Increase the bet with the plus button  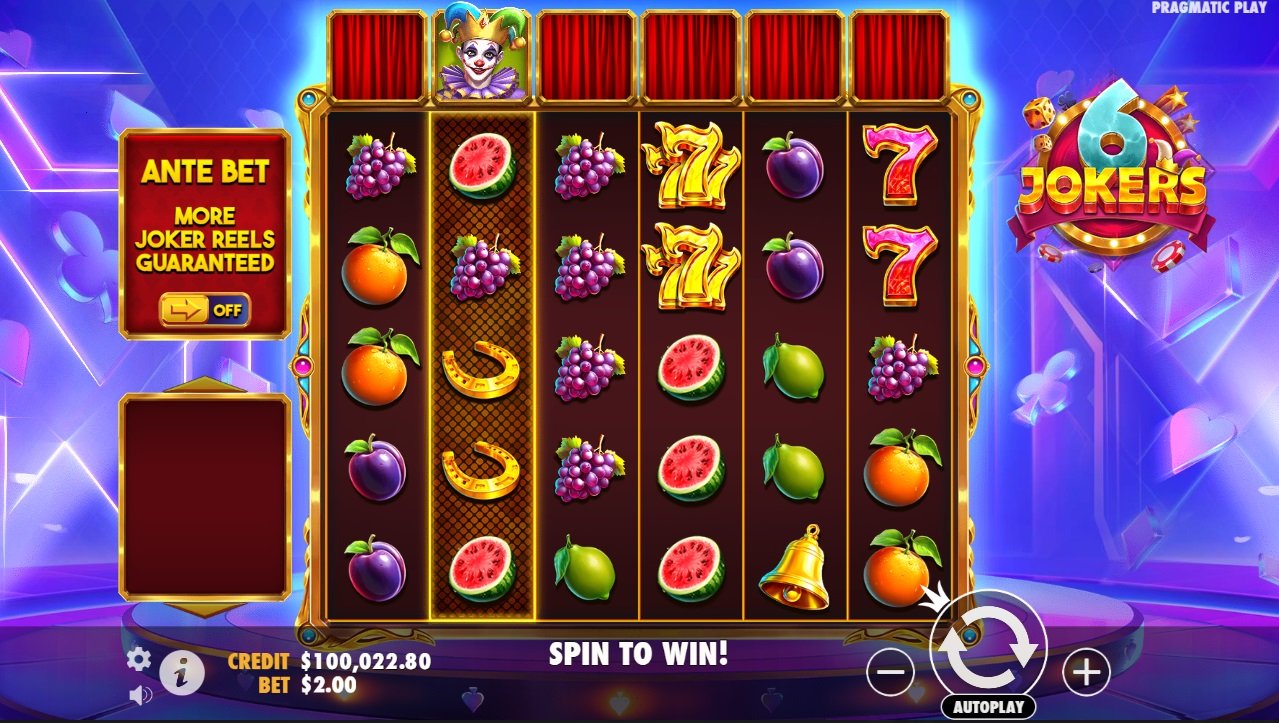pos(1085,672)
